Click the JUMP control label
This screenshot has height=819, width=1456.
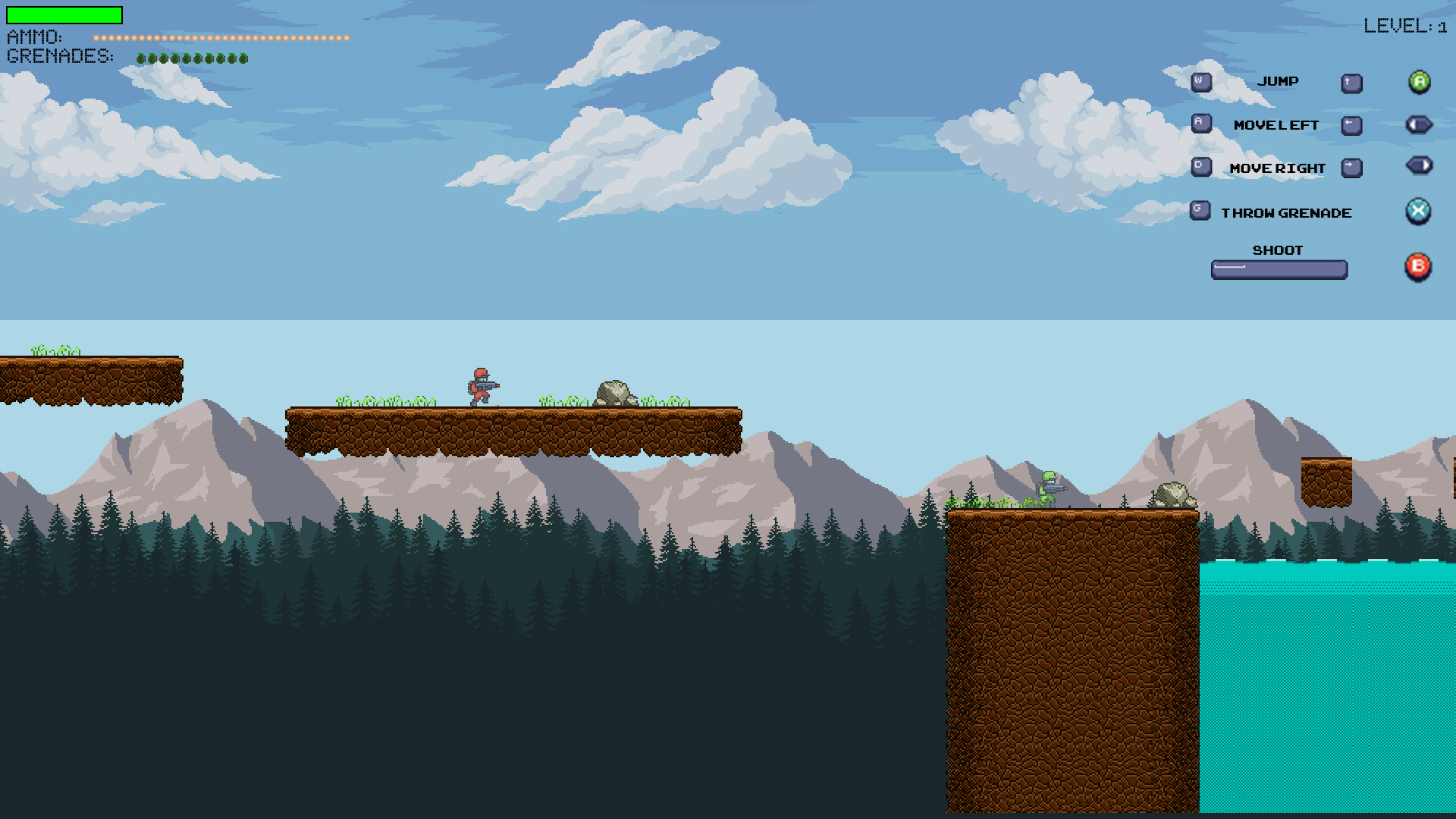1279,81
